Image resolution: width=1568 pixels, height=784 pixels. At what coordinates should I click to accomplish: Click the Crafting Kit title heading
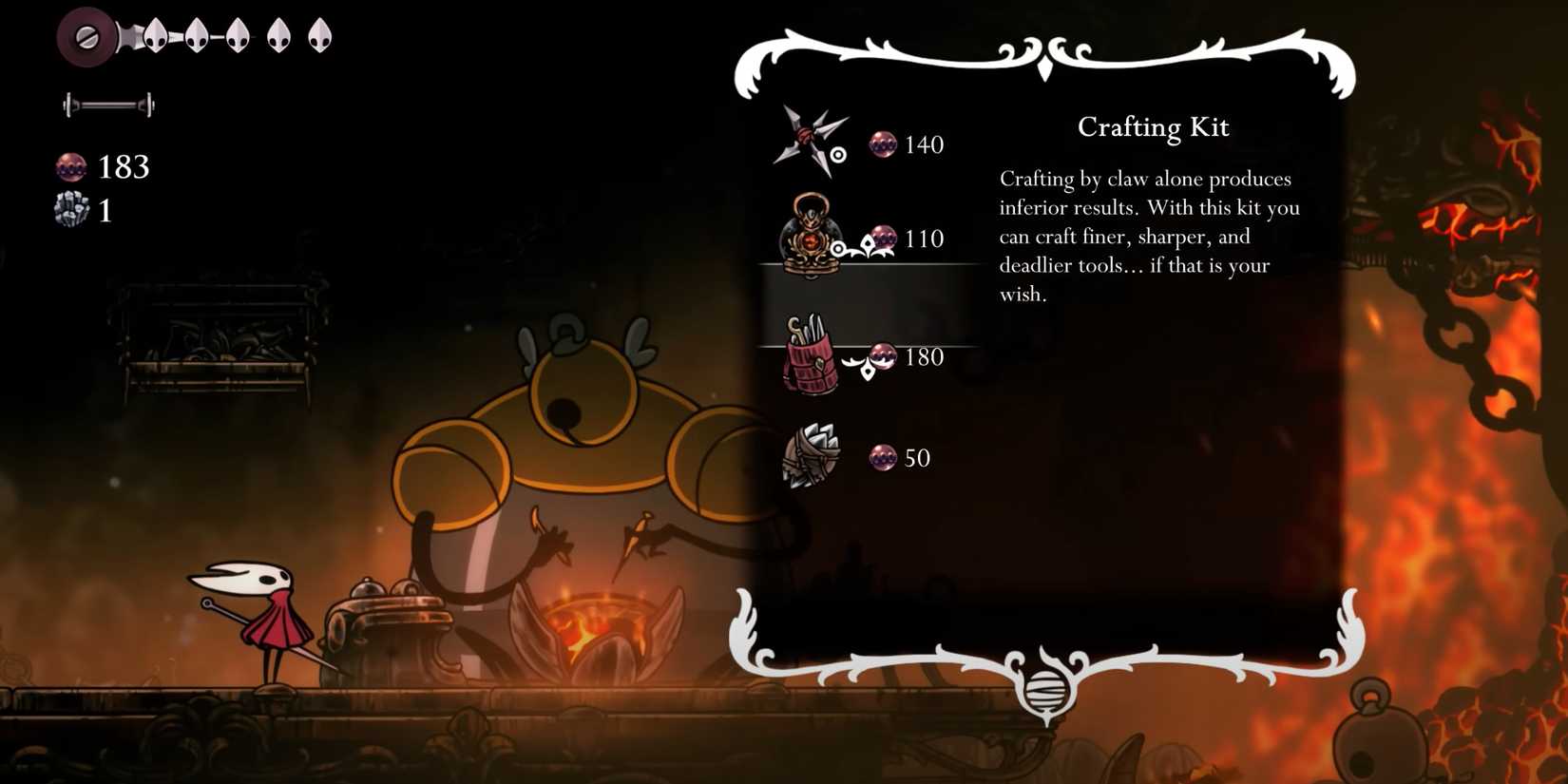(x=1153, y=126)
